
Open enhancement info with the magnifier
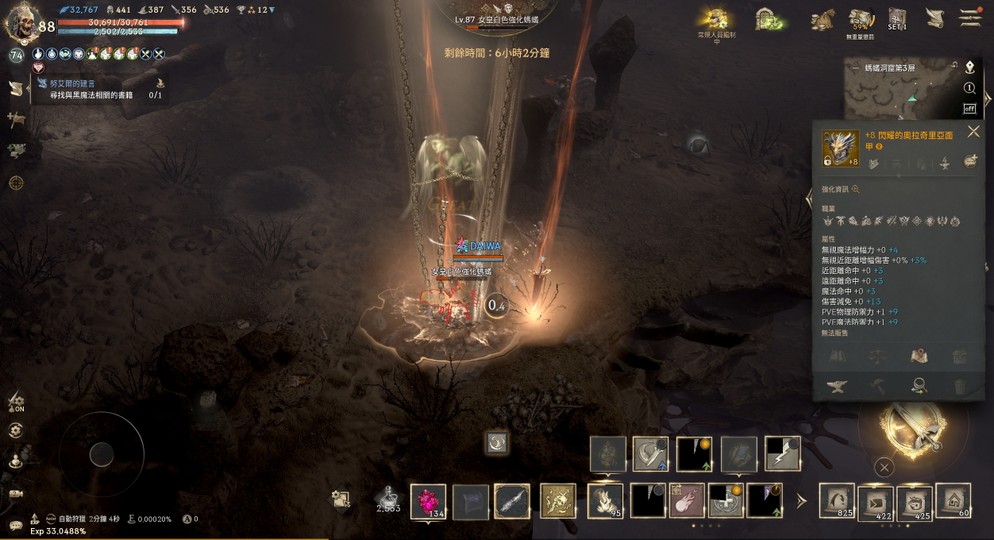coord(856,189)
